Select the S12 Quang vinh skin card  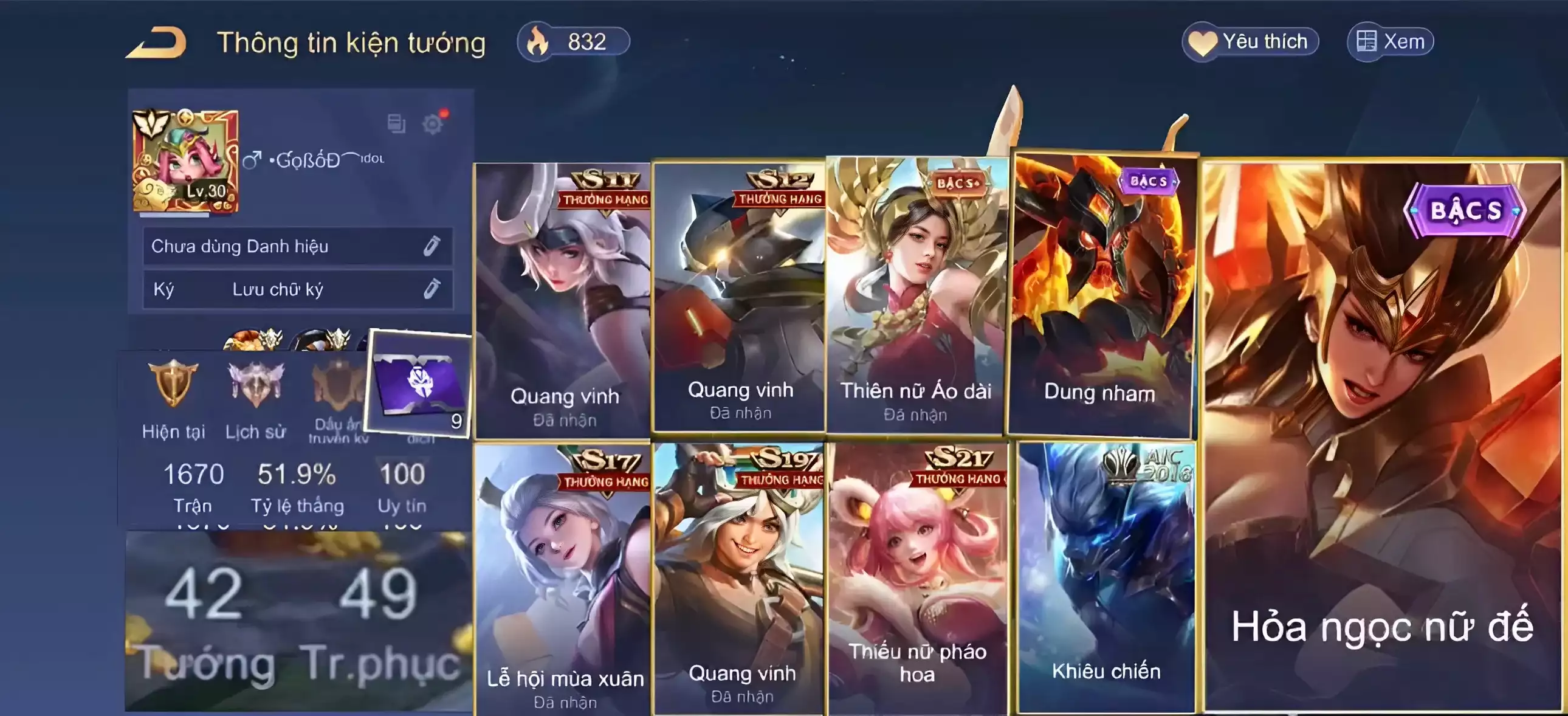(738, 297)
